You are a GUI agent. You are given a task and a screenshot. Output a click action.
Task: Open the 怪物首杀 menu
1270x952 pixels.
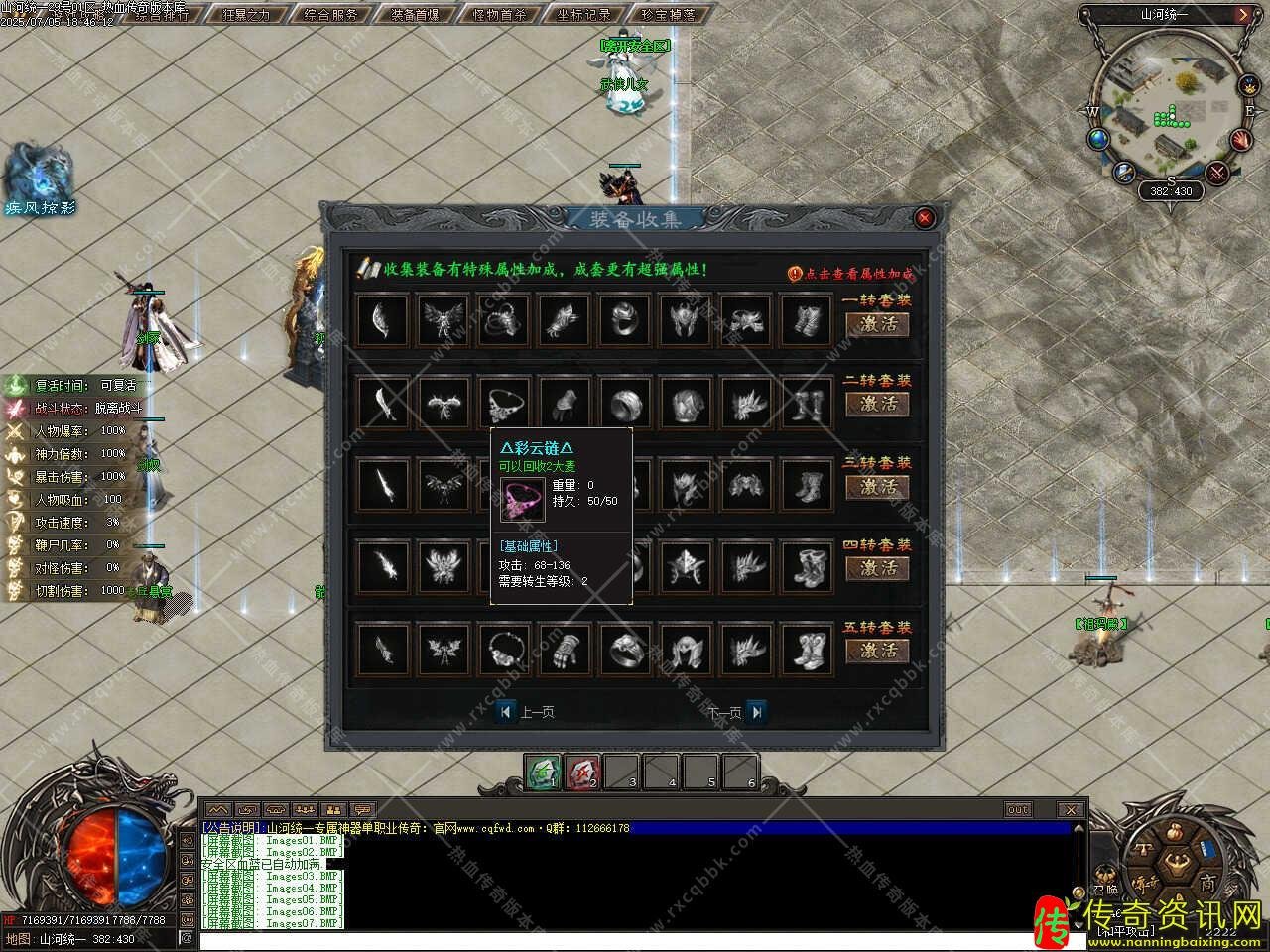[499, 15]
